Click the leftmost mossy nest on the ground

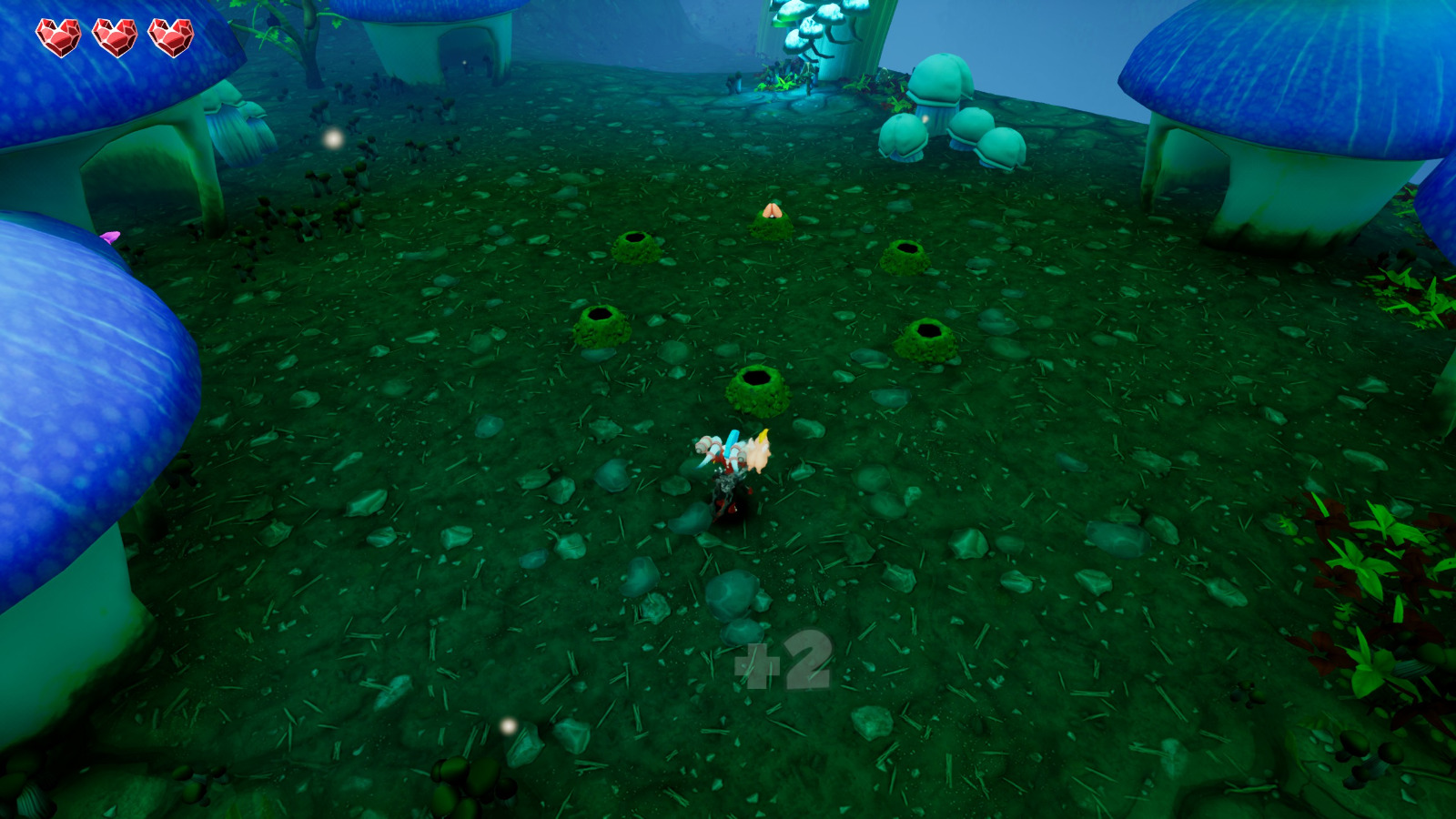(601, 323)
